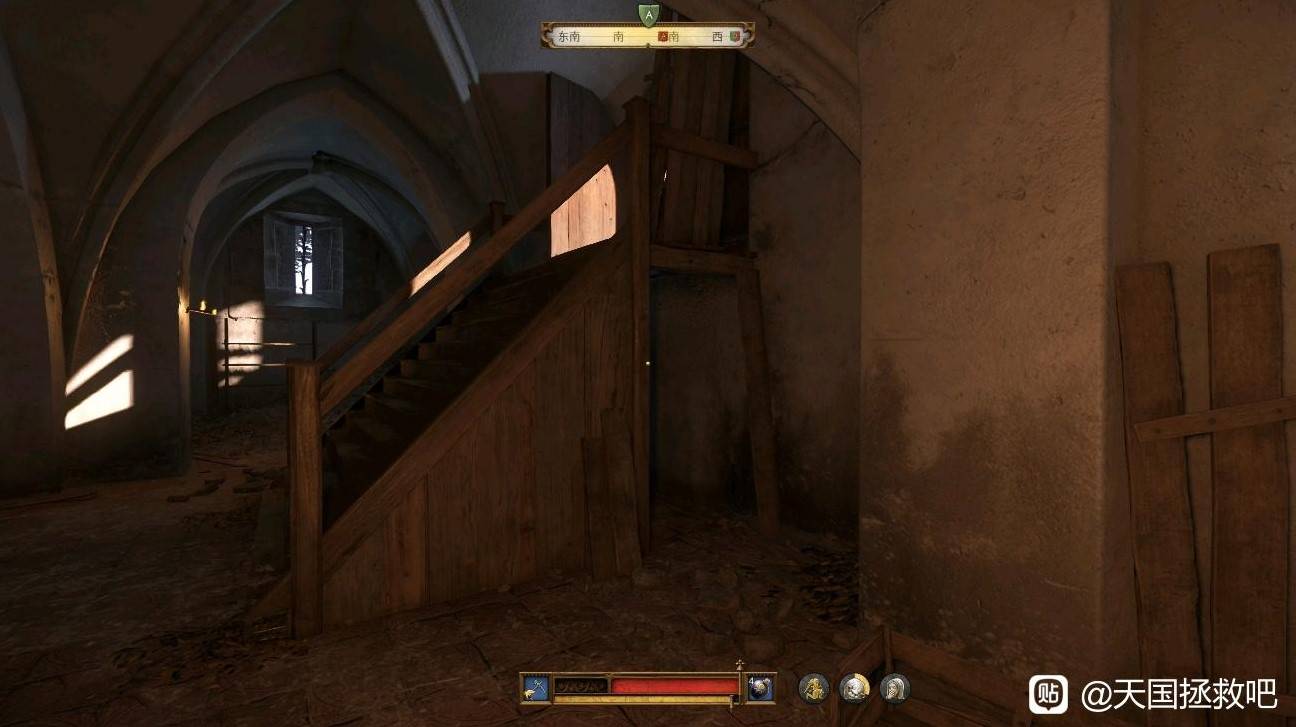Open the Tieba logo in the watermark
1296x727 pixels.
click(x=1048, y=693)
